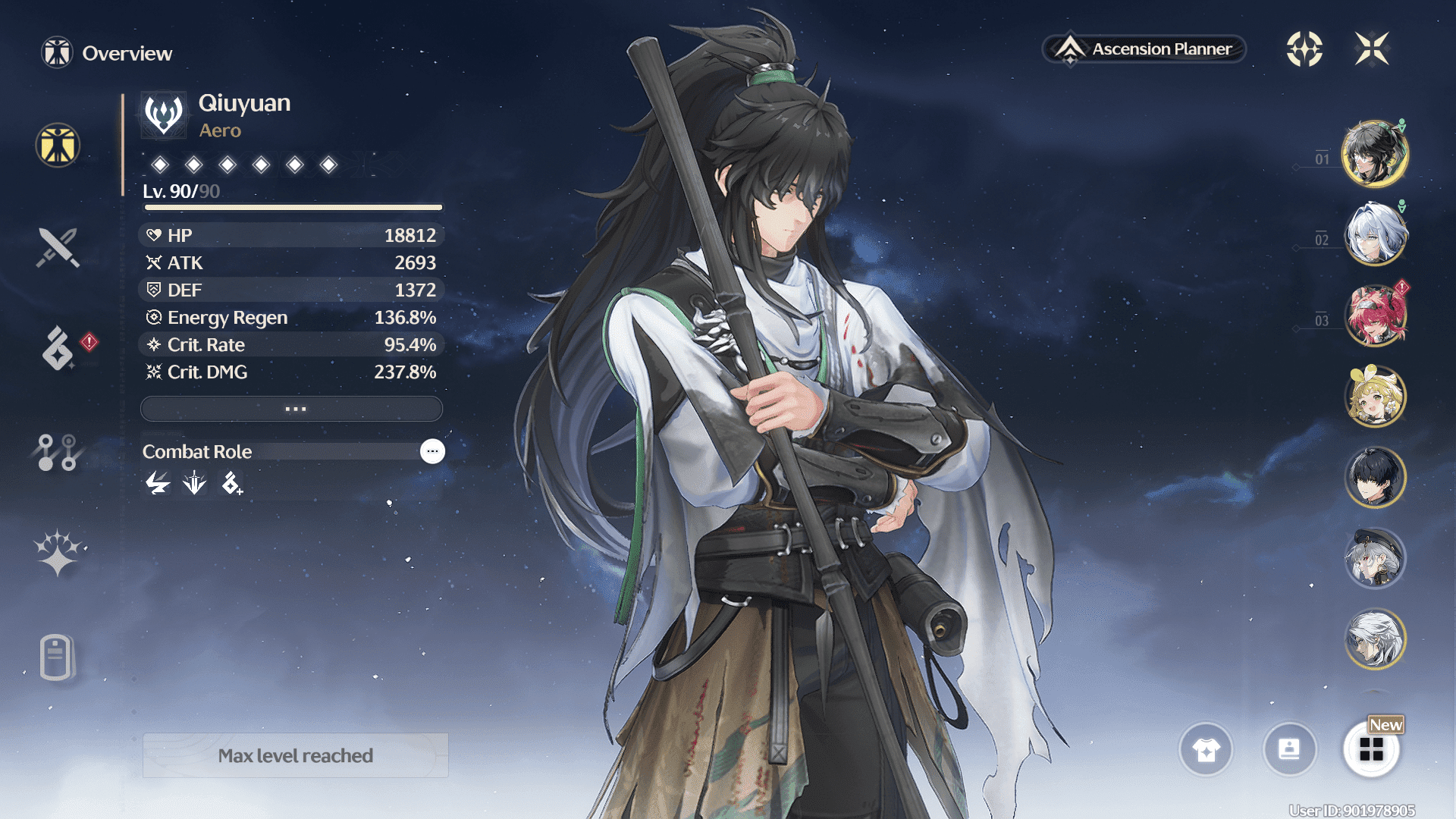This screenshot has height=819, width=1456.
Task: Open the Resonance Chain star tab
Action: (x=58, y=552)
